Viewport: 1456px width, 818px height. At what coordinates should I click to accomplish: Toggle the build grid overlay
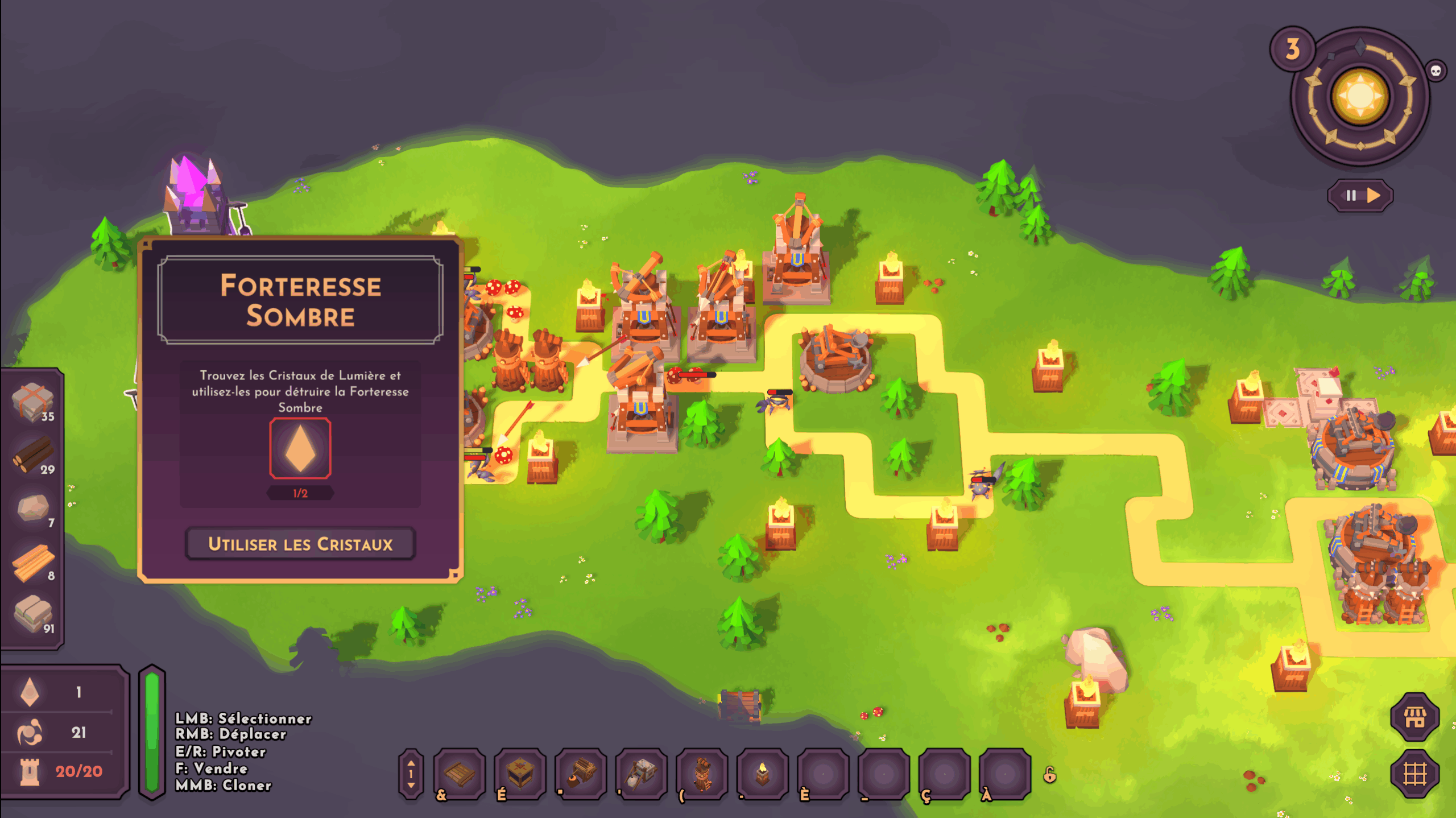(1414, 774)
